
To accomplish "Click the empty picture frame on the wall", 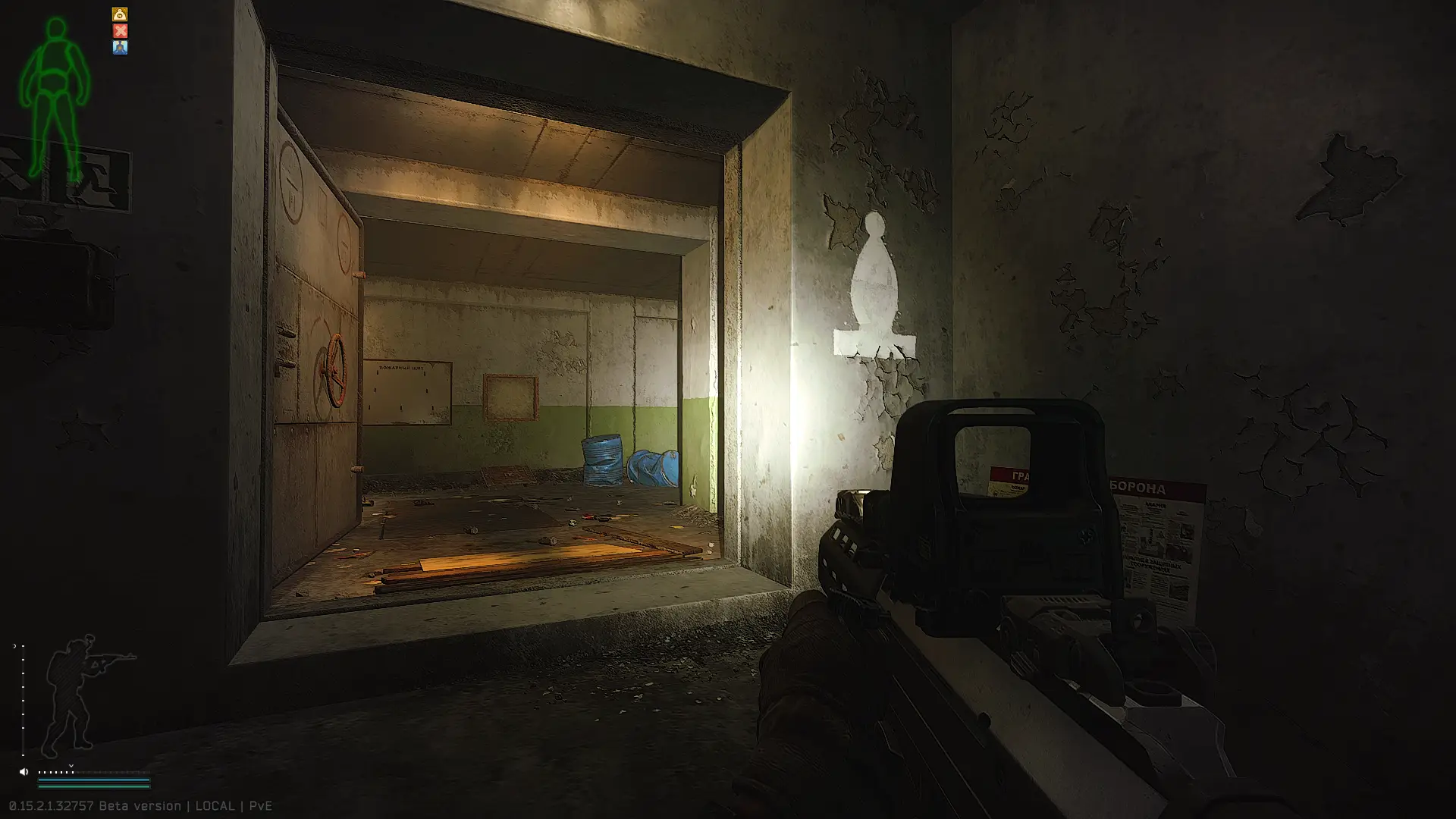I will click(511, 396).
